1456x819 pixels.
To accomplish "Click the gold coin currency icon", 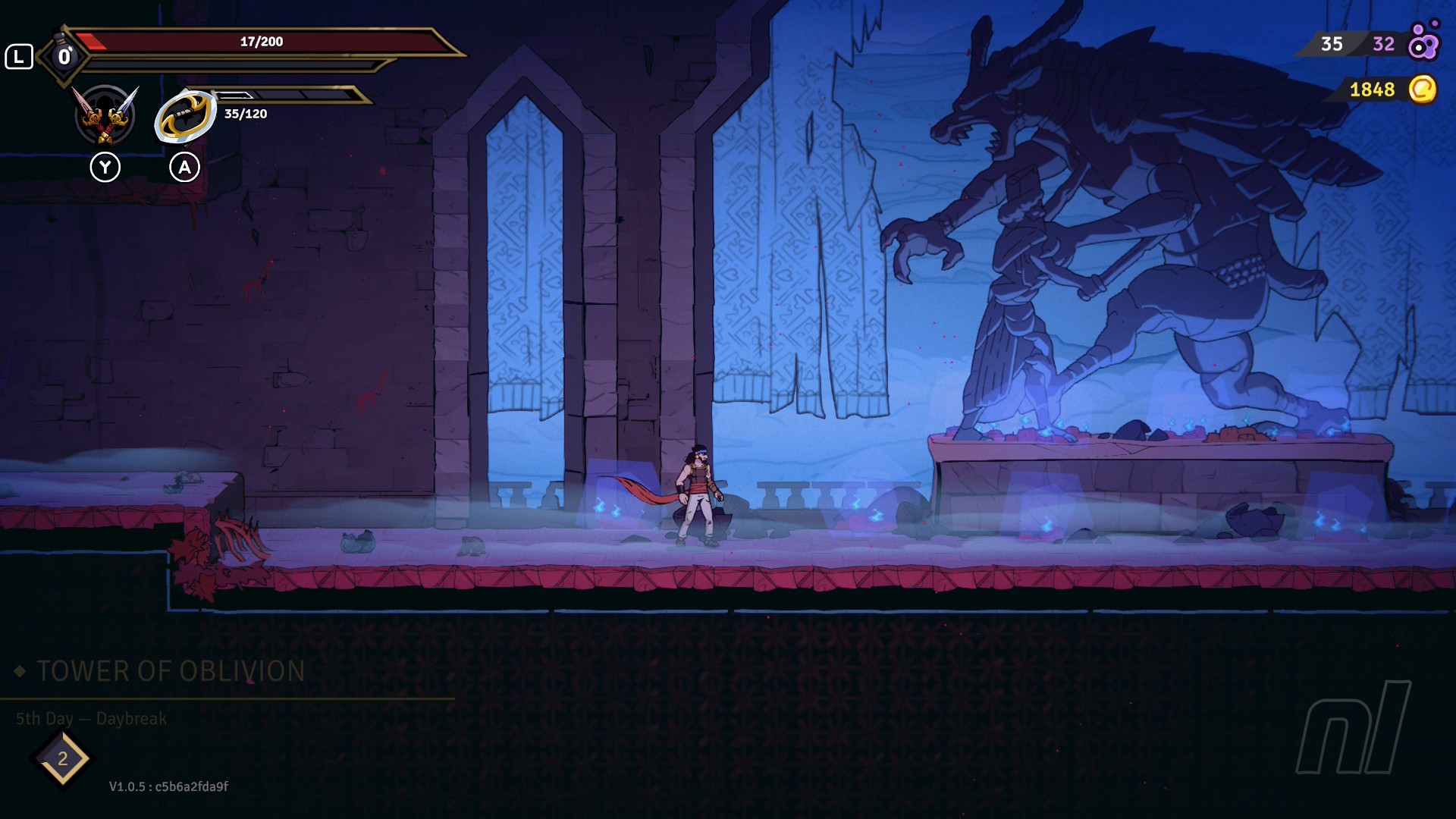I will pos(1422,89).
